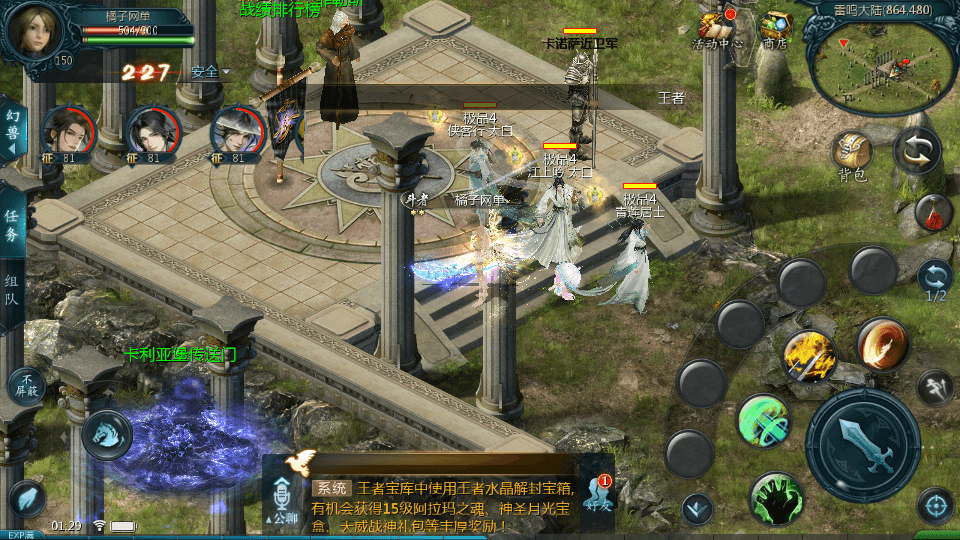Image resolution: width=960 pixels, height=540 pixels.
Task: Open the 商店 treasure chest shop
Action: 775,28
